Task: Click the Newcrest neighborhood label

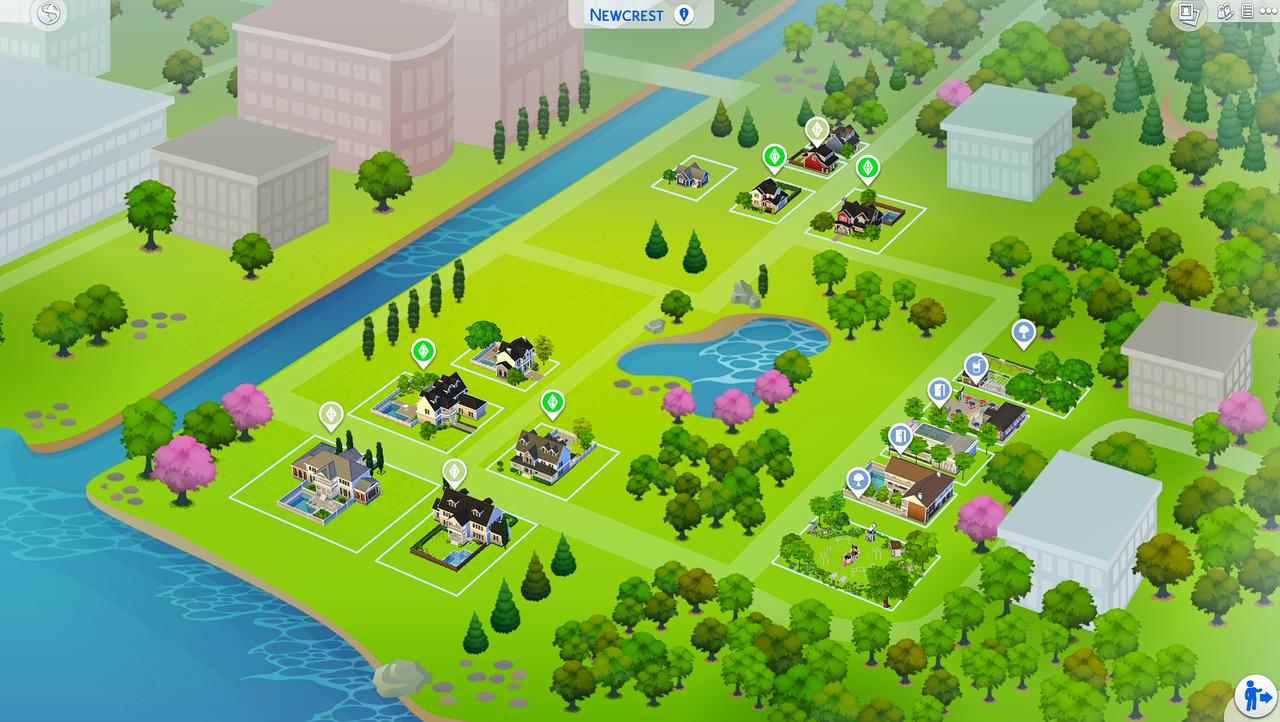Action: [626, 15]
